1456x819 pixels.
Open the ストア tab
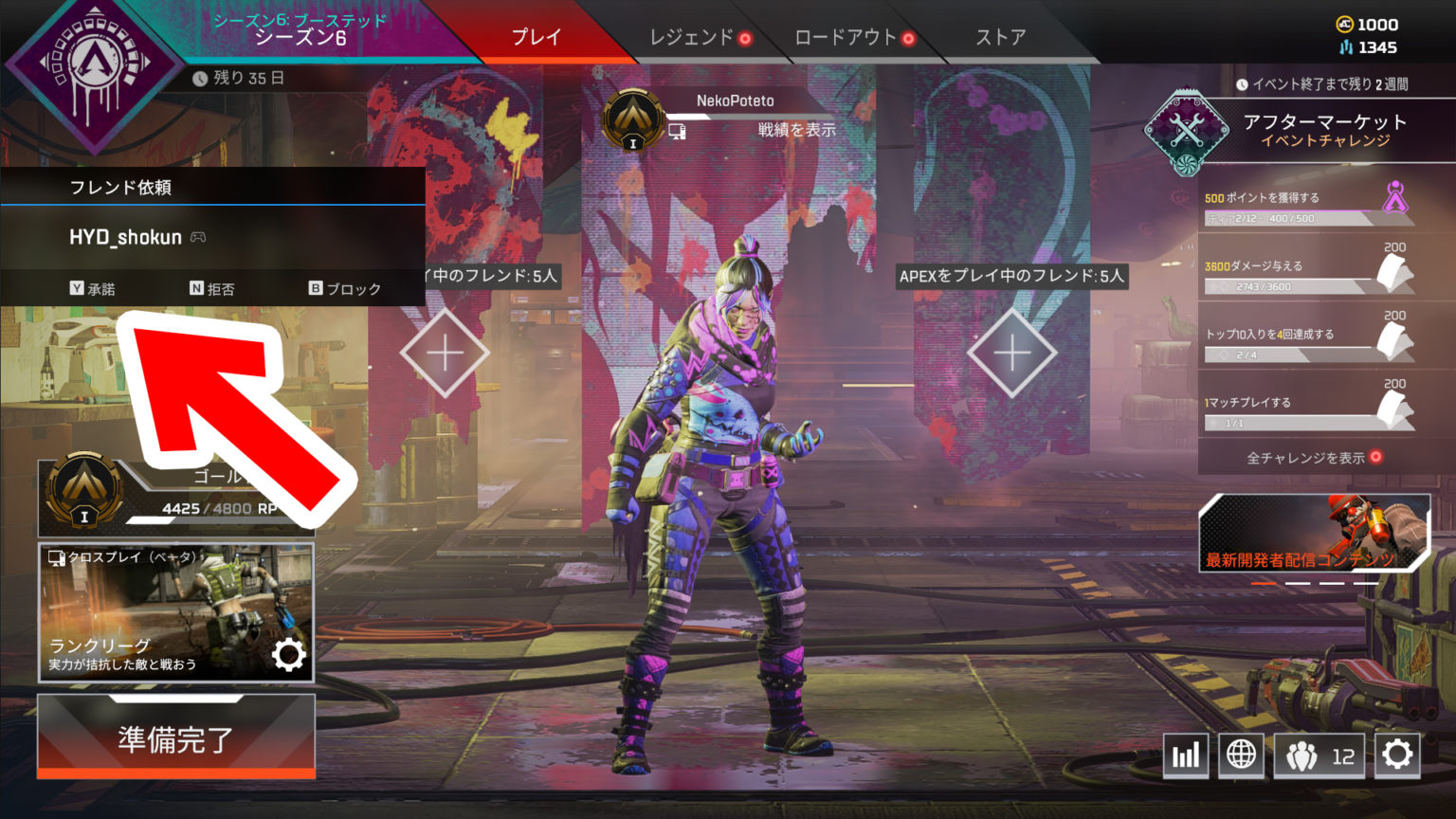1000,38
